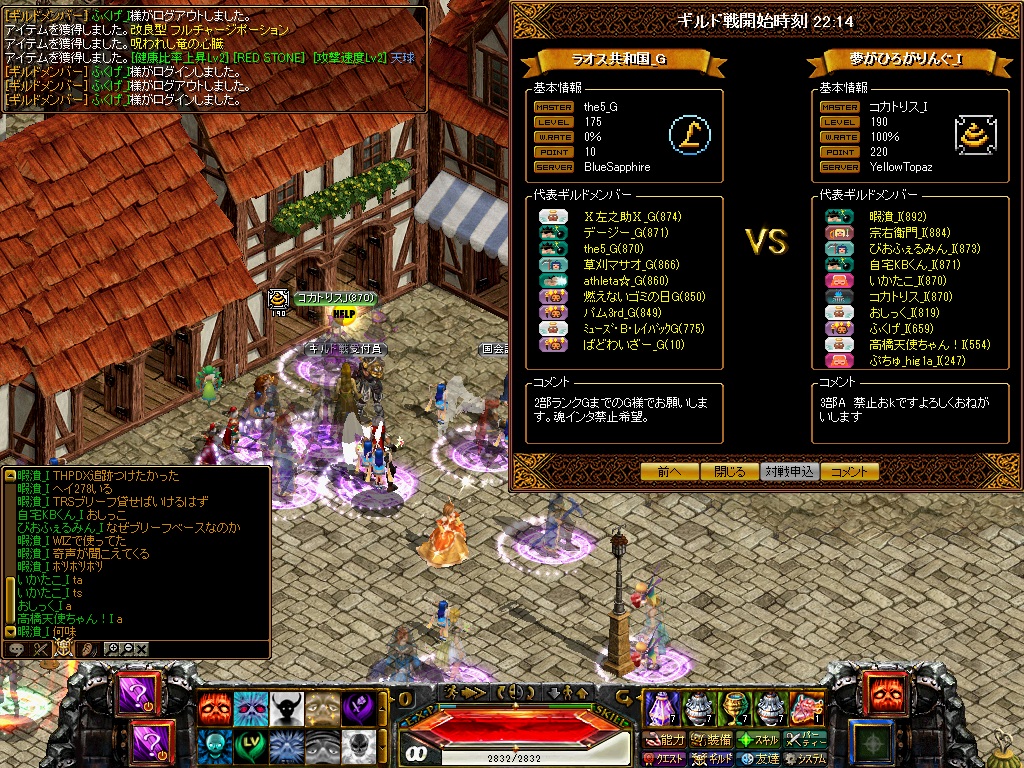The image size is (1024, 768).
Task: Open the 友達 (friends) menu
Action: click(759, 759)
